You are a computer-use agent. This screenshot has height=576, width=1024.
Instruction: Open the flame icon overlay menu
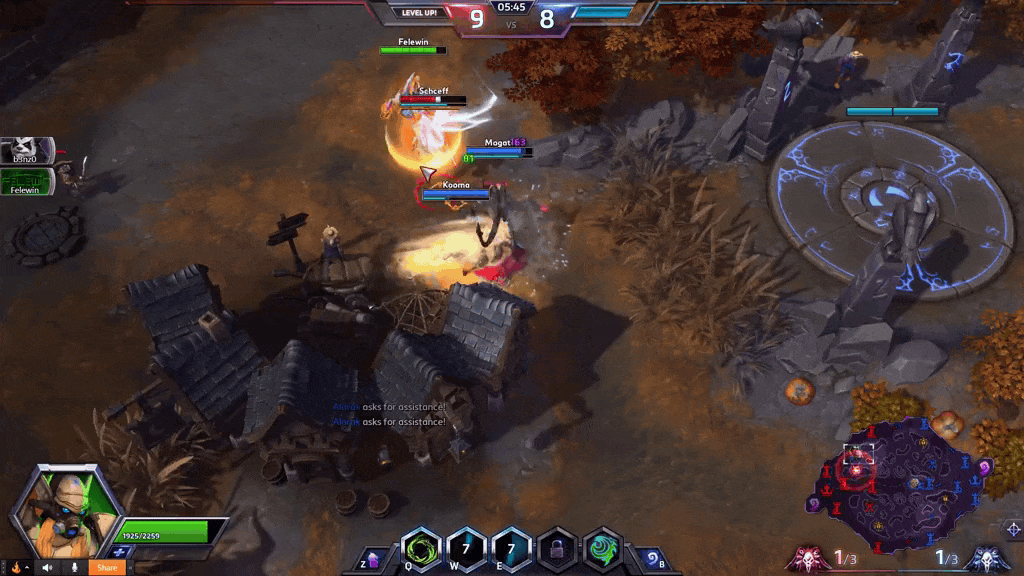[16, 567]
